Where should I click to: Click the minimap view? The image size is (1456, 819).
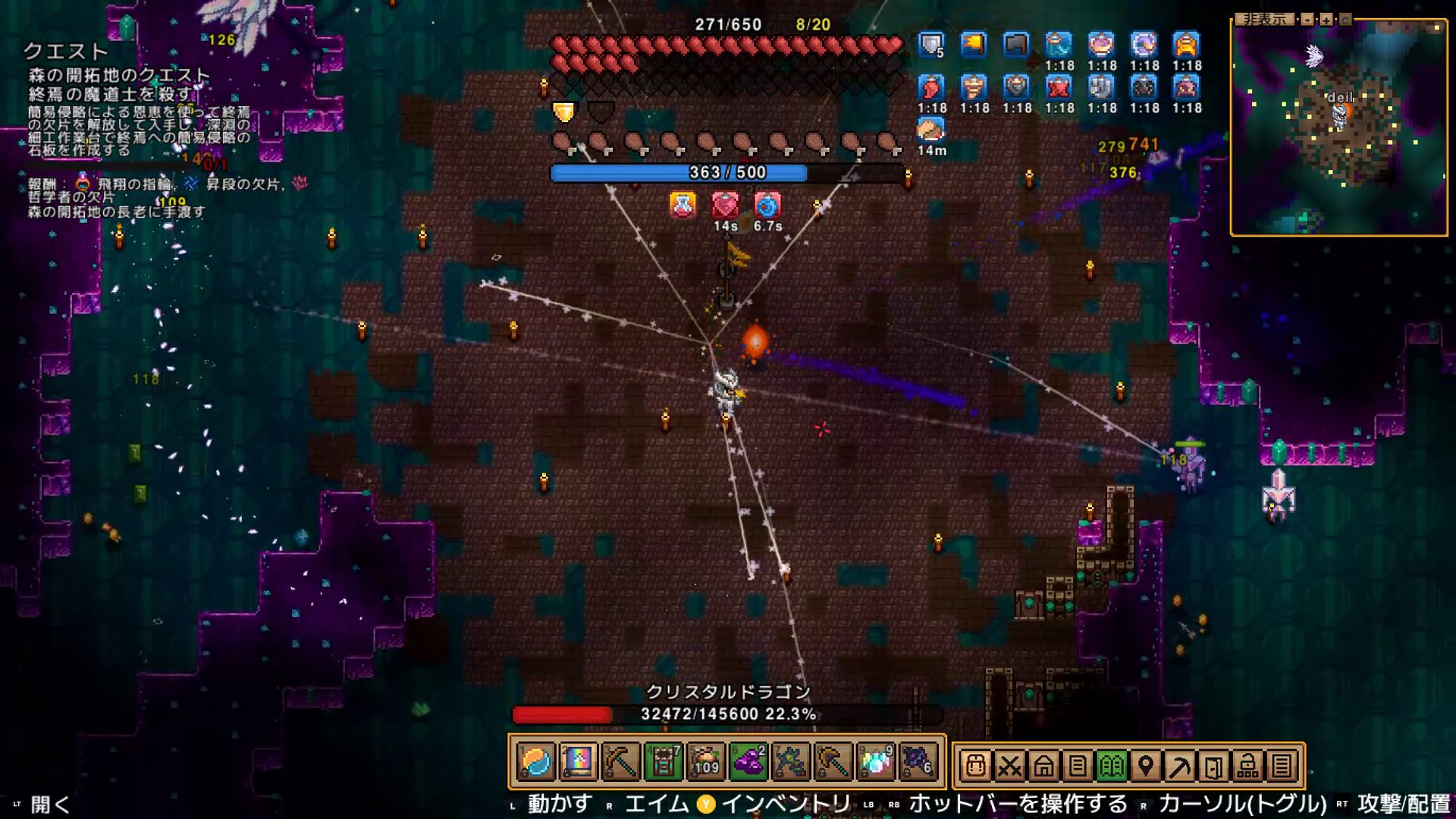point(1338,129)
